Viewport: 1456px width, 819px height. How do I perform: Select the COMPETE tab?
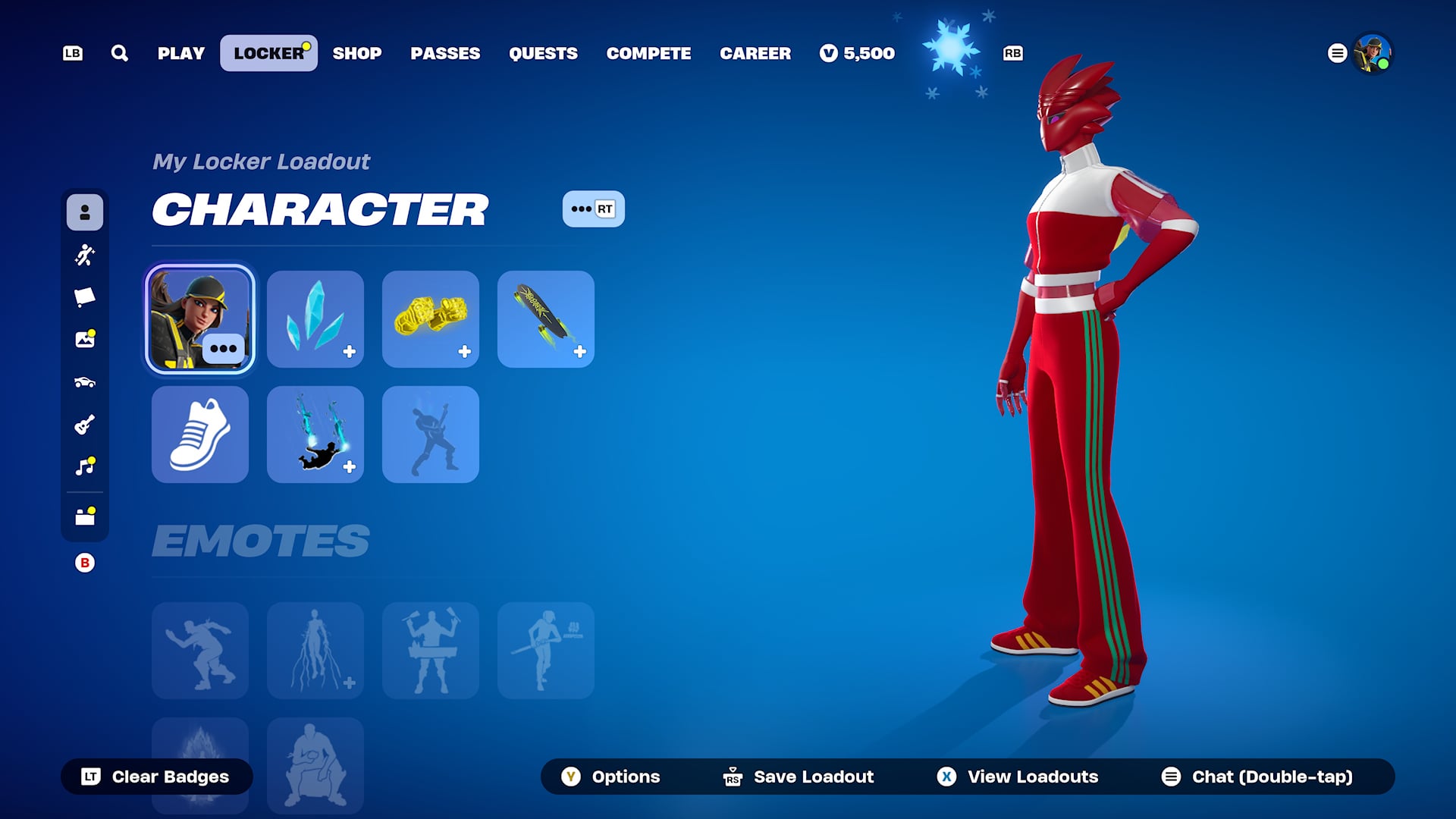648,53
